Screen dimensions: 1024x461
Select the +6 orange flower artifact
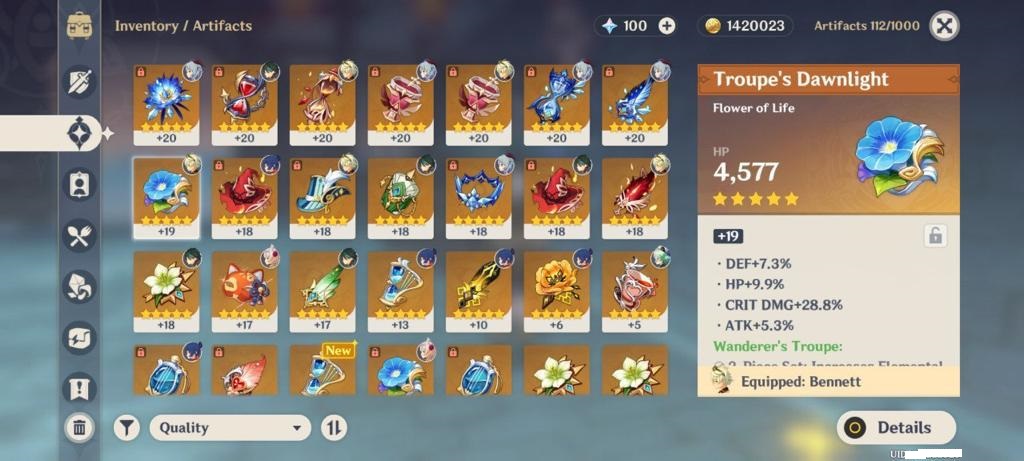(556, 291)
